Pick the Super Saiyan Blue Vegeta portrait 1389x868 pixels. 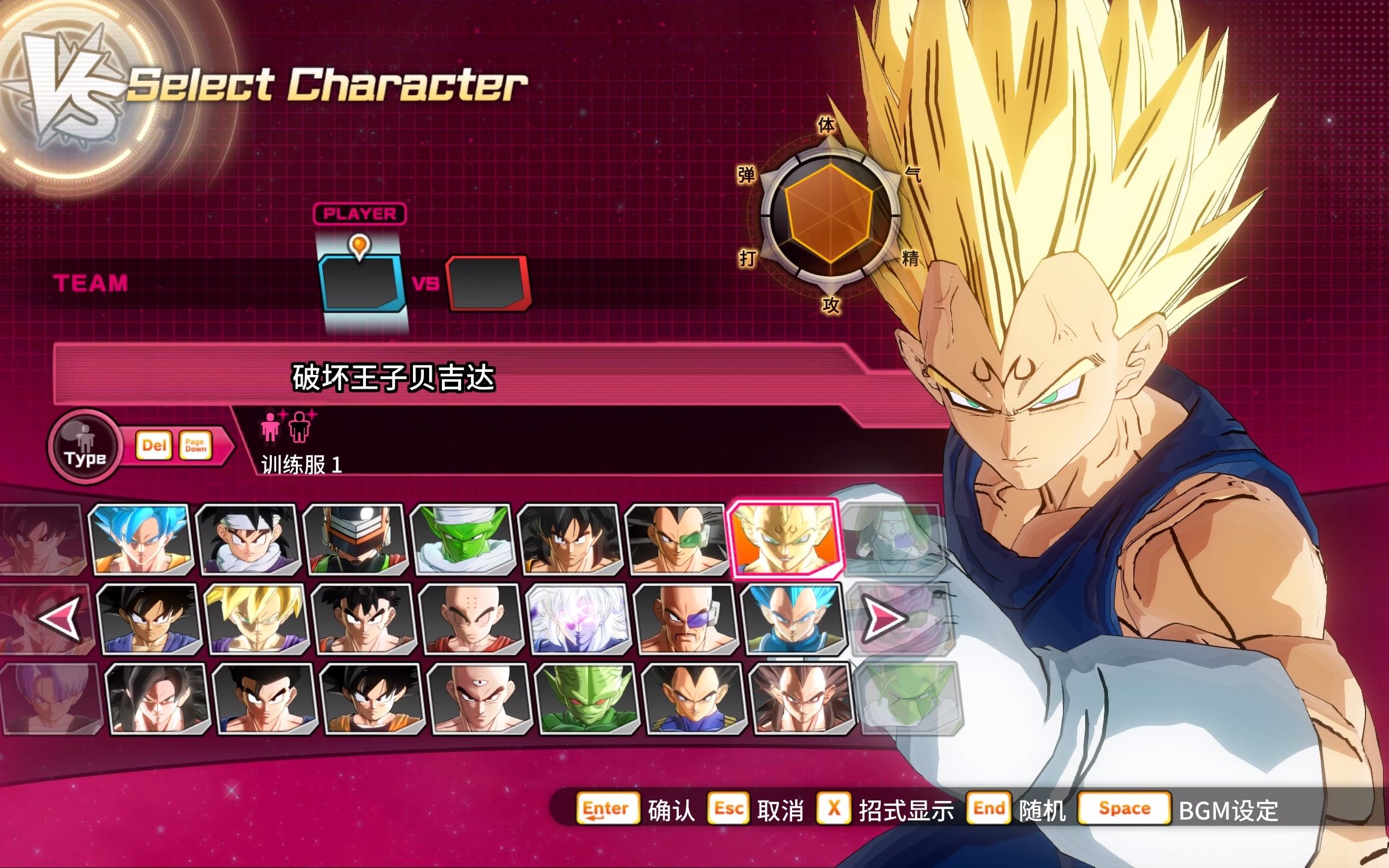(794, 619)
